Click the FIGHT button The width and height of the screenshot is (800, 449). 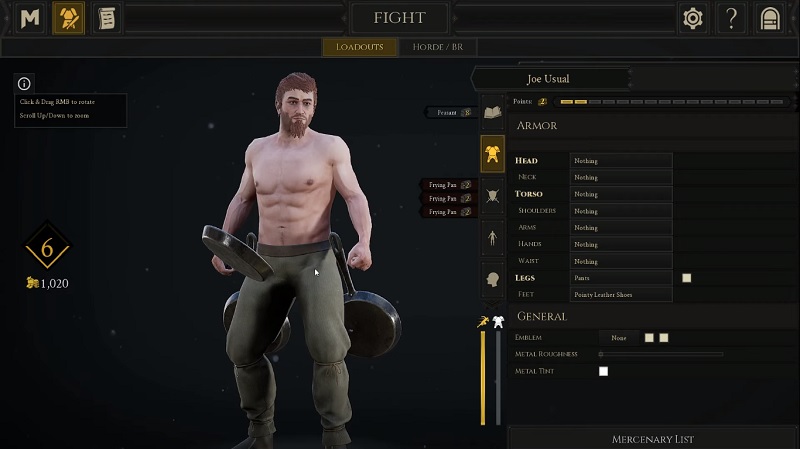[399, 18]
